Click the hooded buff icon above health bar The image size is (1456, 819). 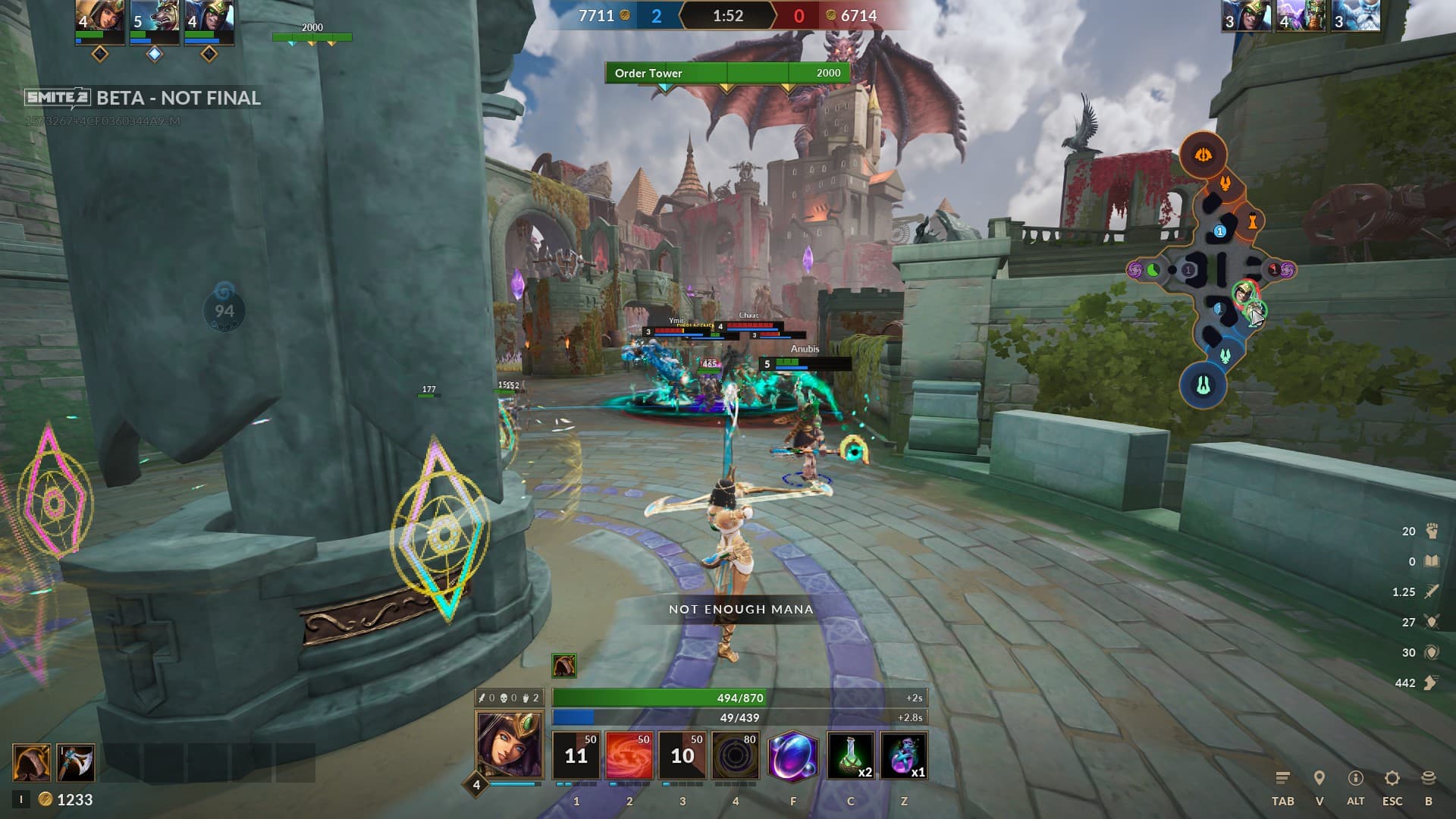(x=563, y=666)
